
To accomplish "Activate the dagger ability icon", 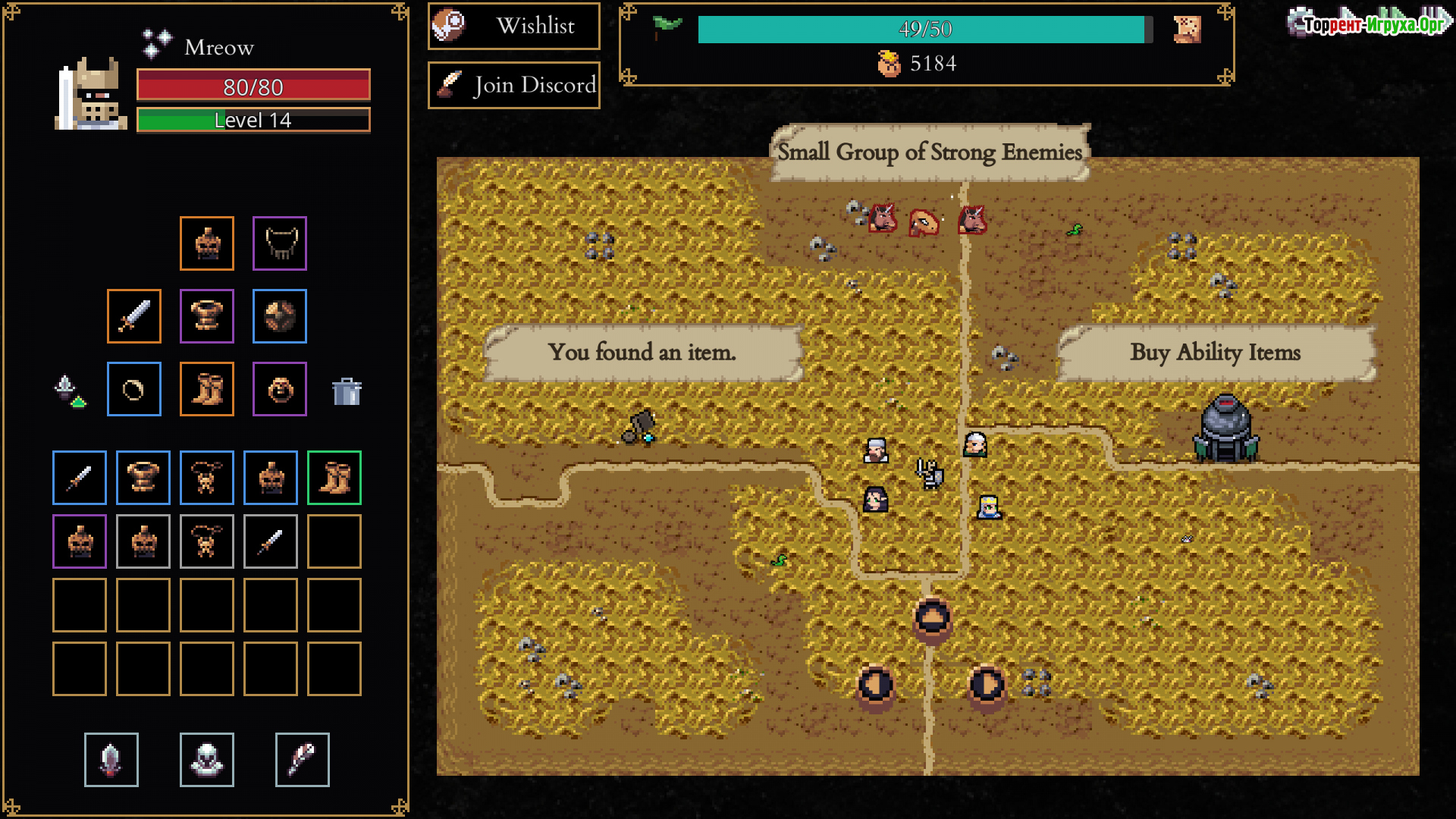I will pyautogui.click(x=111, y=760).
